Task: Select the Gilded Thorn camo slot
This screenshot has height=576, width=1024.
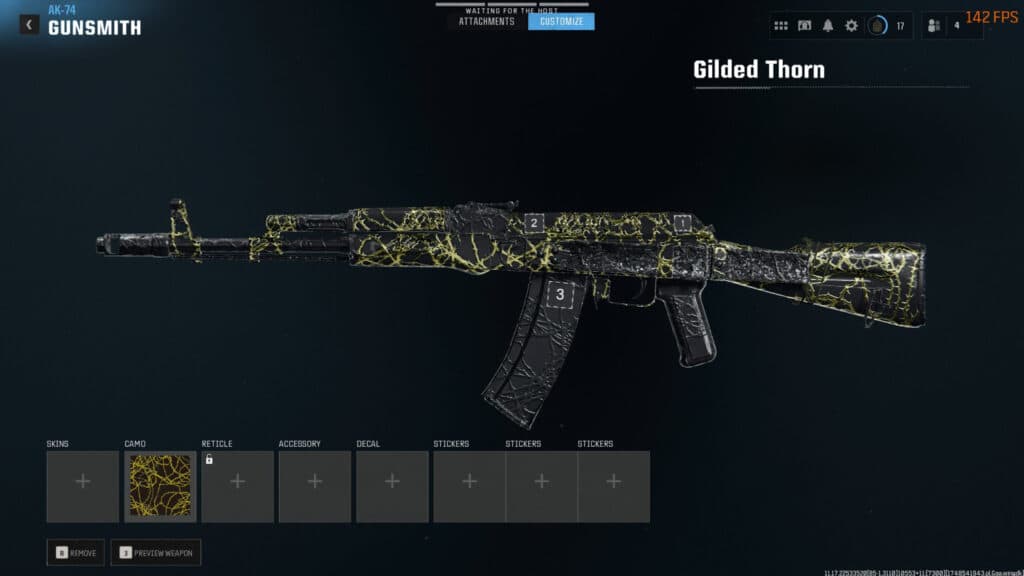Action: coord(160,486)
